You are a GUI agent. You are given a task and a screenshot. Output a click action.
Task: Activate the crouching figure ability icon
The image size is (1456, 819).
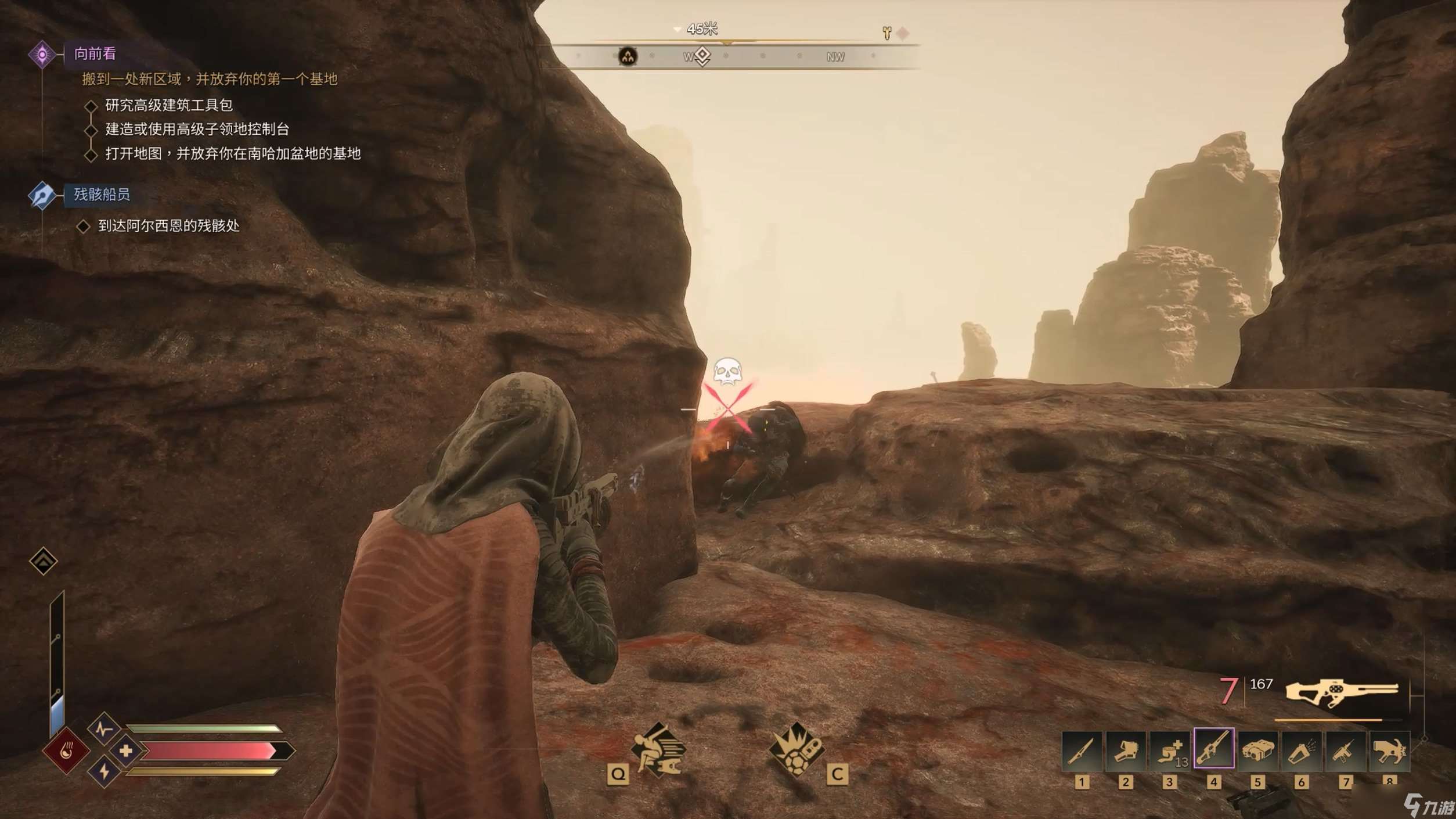[x=659, y=750]
